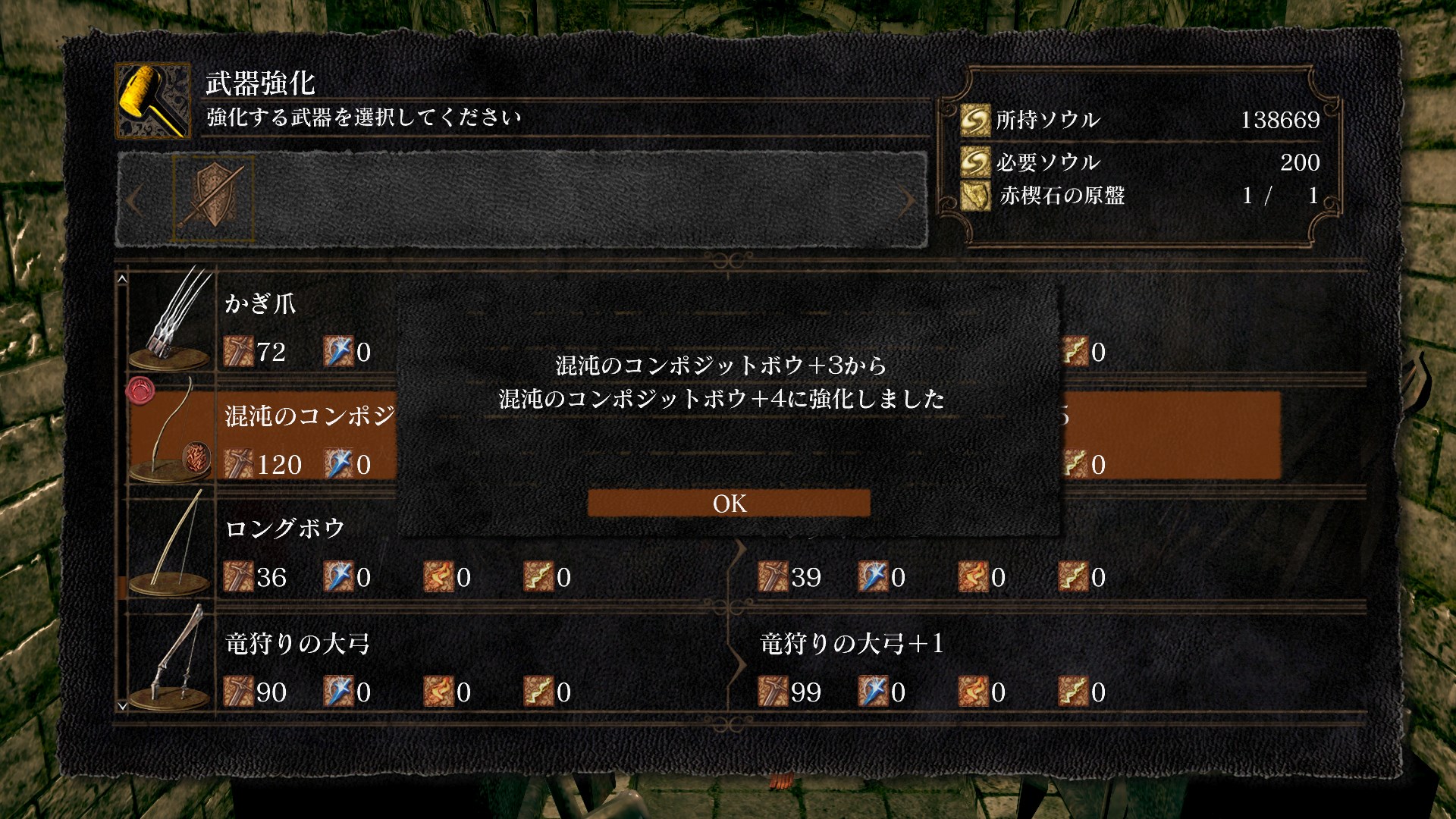Confirm the upgrade with OK

pyautogui.click(x=729, y=504)
